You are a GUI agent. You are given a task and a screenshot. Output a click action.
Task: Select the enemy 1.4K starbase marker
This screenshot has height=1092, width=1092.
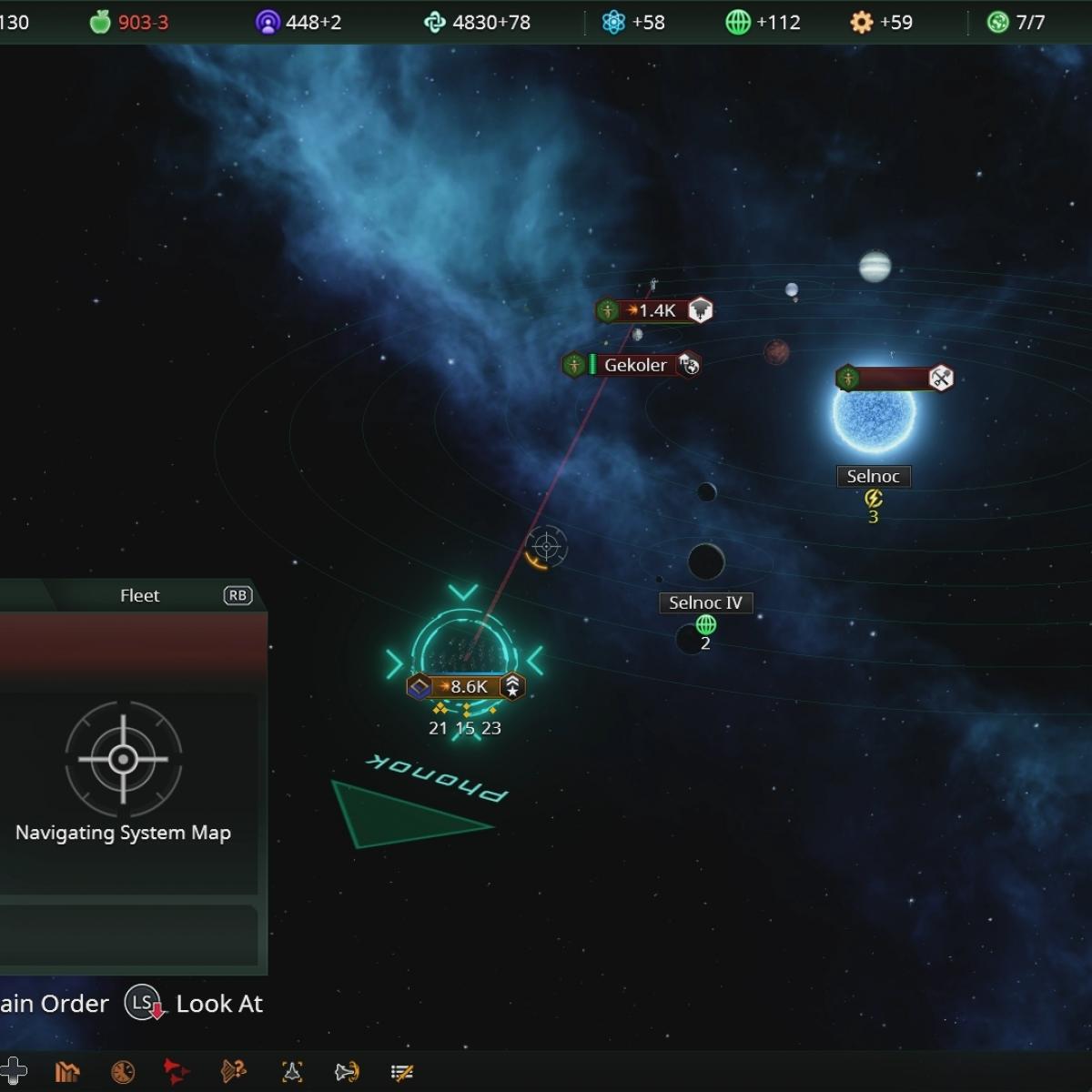pos(655,310)
